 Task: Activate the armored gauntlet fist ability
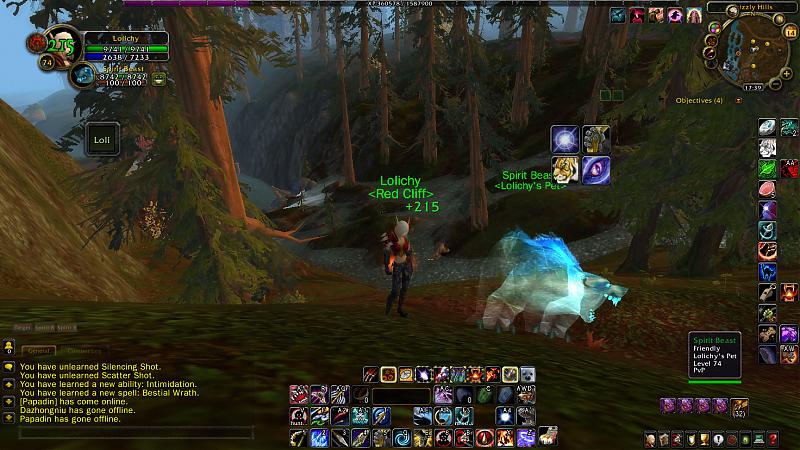[x=596, y=140]
